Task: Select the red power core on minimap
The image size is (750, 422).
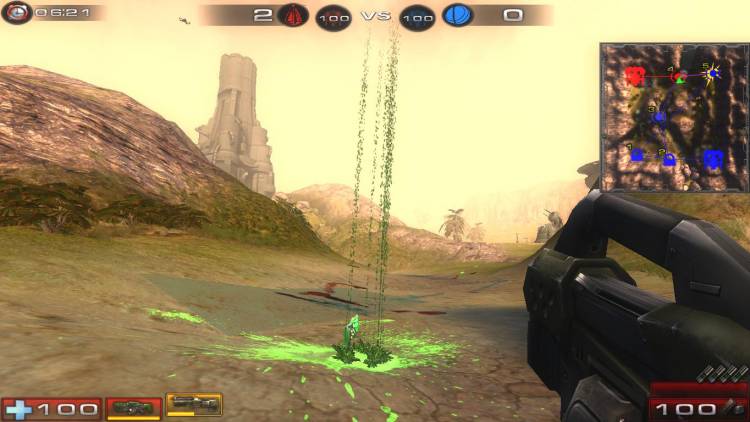Action: [x=634, y=76]
